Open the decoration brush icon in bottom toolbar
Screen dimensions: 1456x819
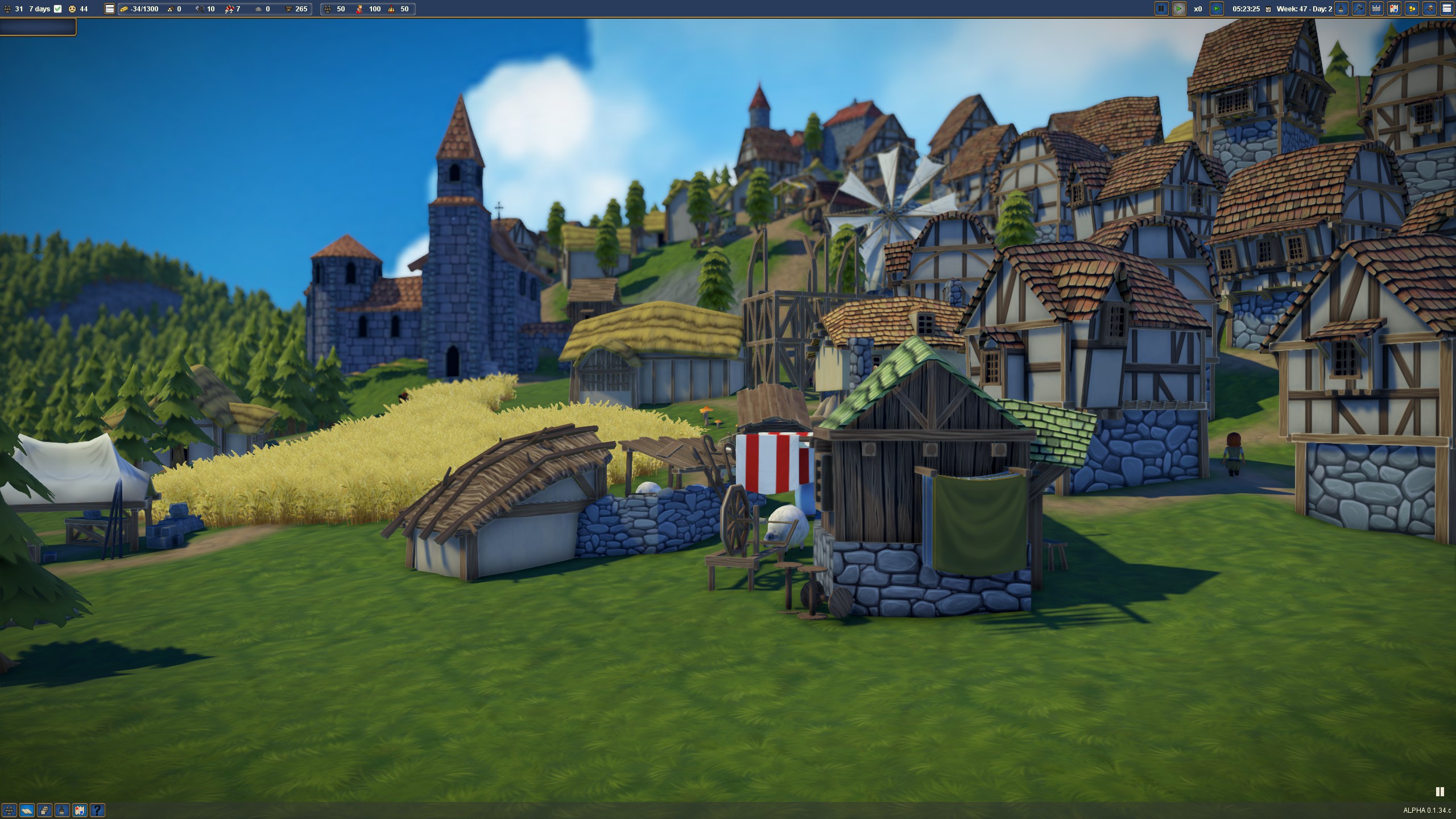[x=62, y=810]
